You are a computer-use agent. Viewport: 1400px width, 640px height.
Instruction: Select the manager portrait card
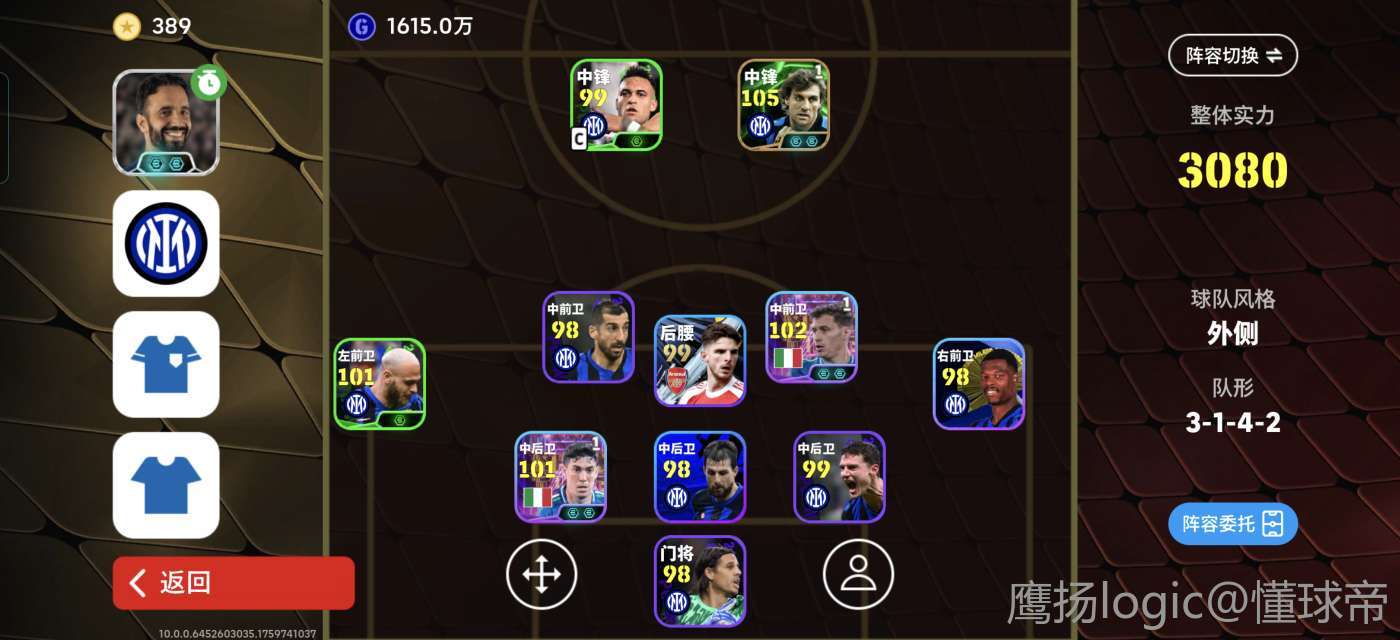(166, 123)
